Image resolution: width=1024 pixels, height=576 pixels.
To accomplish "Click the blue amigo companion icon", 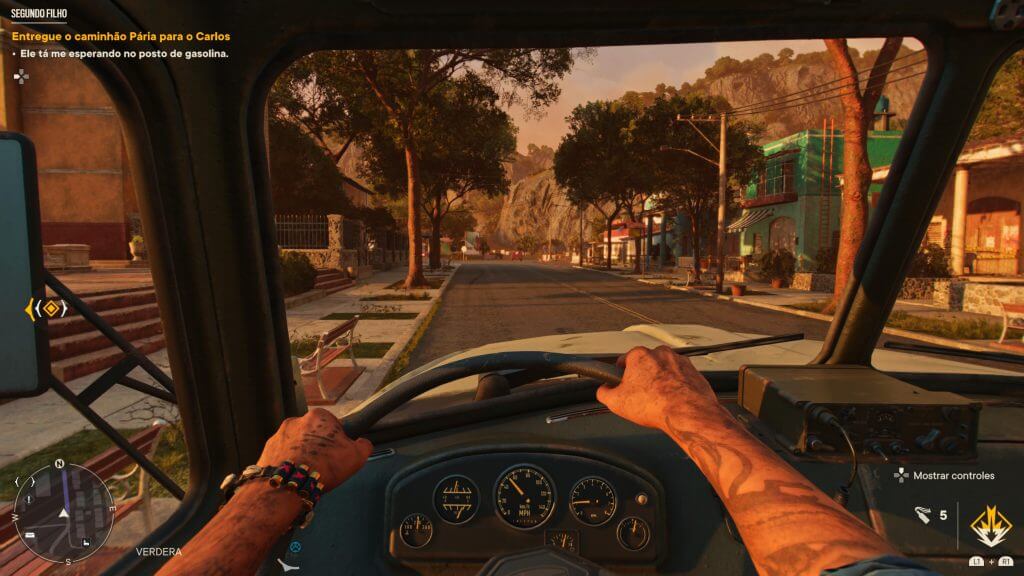I will pyautogui.click(x=295, y=548).
